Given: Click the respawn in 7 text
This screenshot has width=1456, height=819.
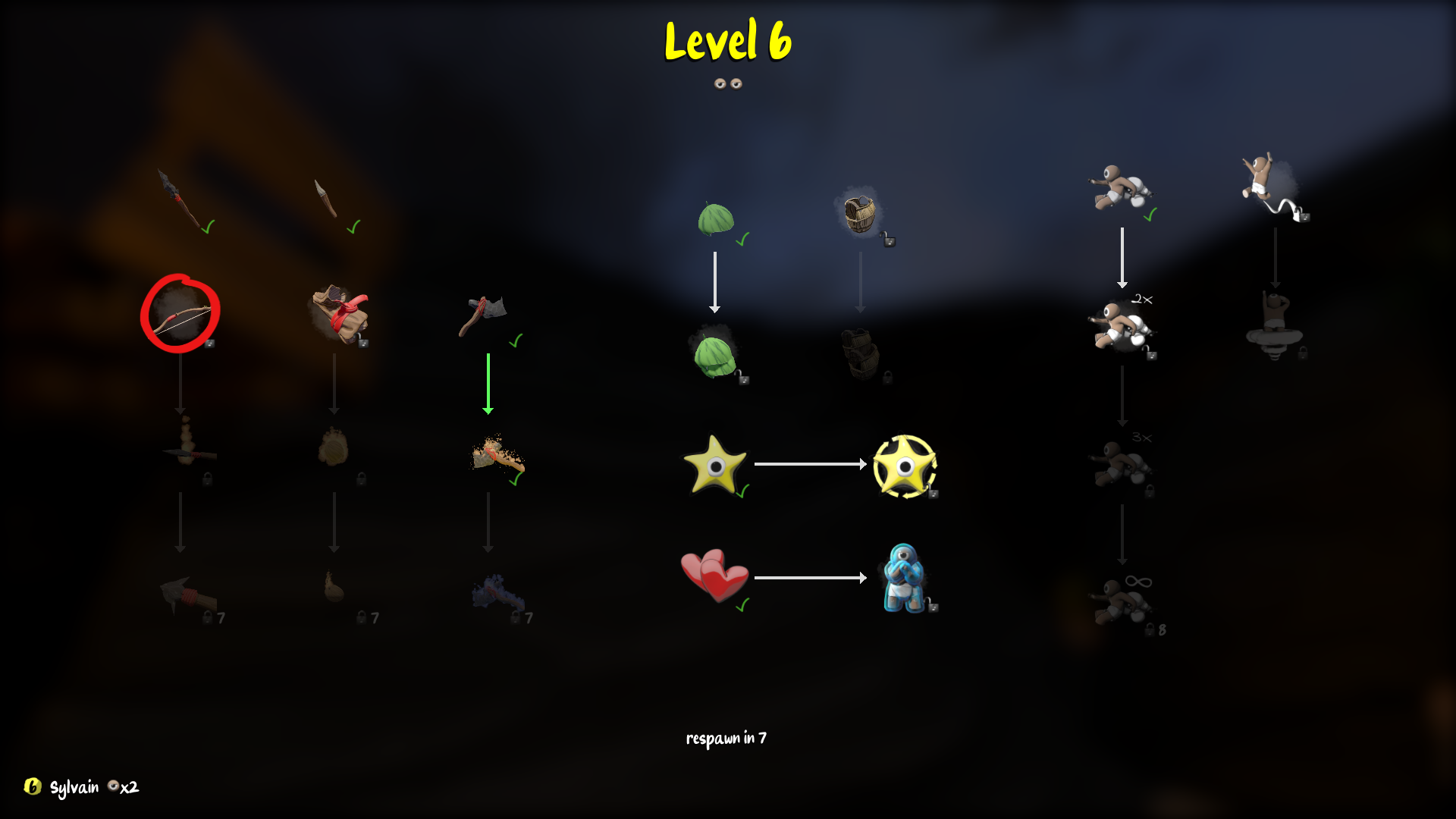Looking at the screenshot, I should click(726, 736).
